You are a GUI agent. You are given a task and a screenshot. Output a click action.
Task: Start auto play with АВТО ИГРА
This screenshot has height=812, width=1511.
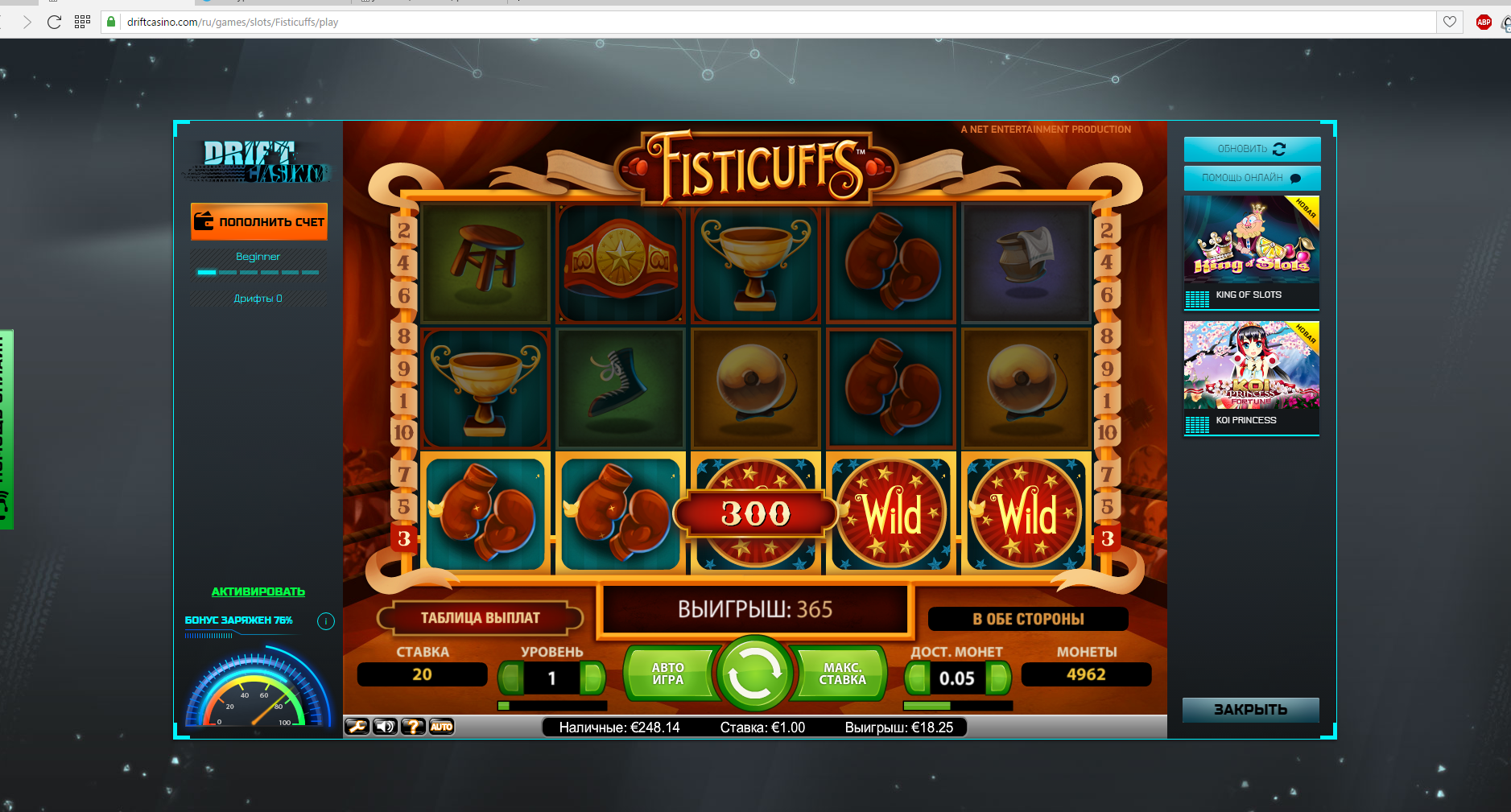(668, 674)
